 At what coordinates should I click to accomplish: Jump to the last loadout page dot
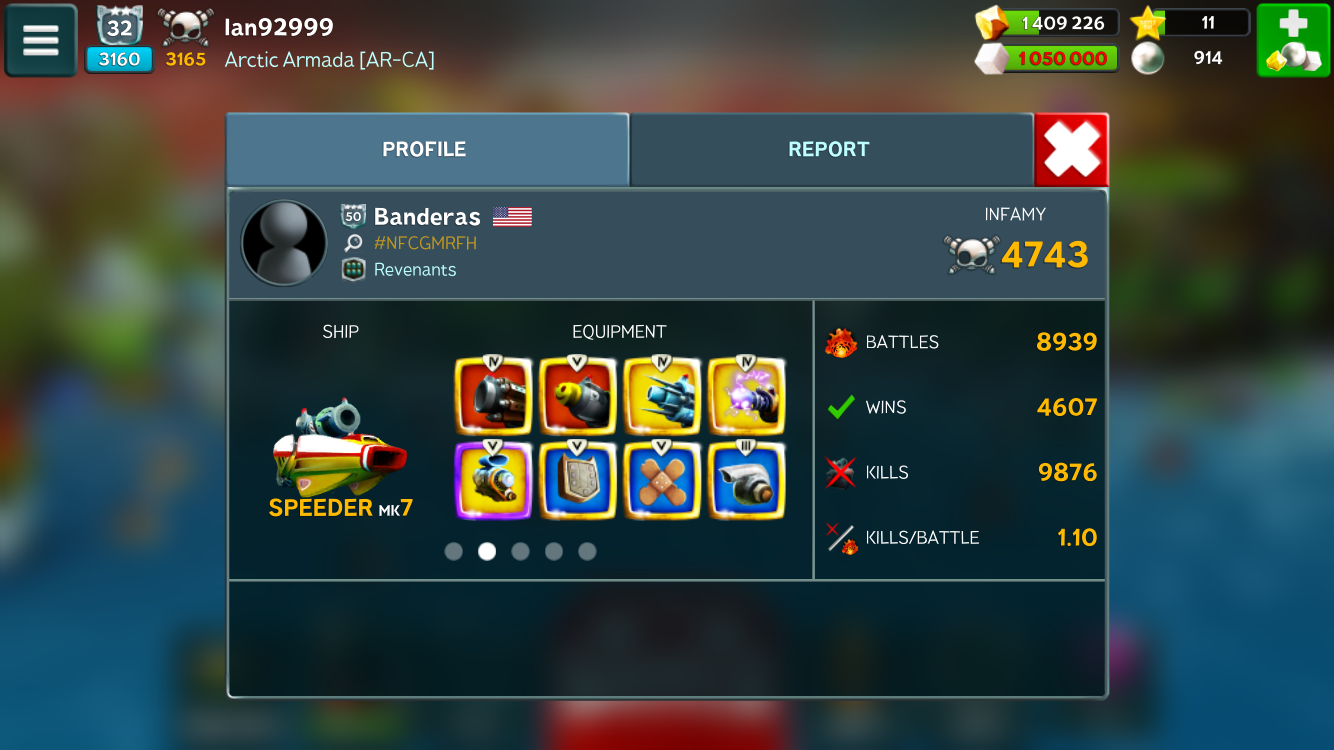click(587, 551)
